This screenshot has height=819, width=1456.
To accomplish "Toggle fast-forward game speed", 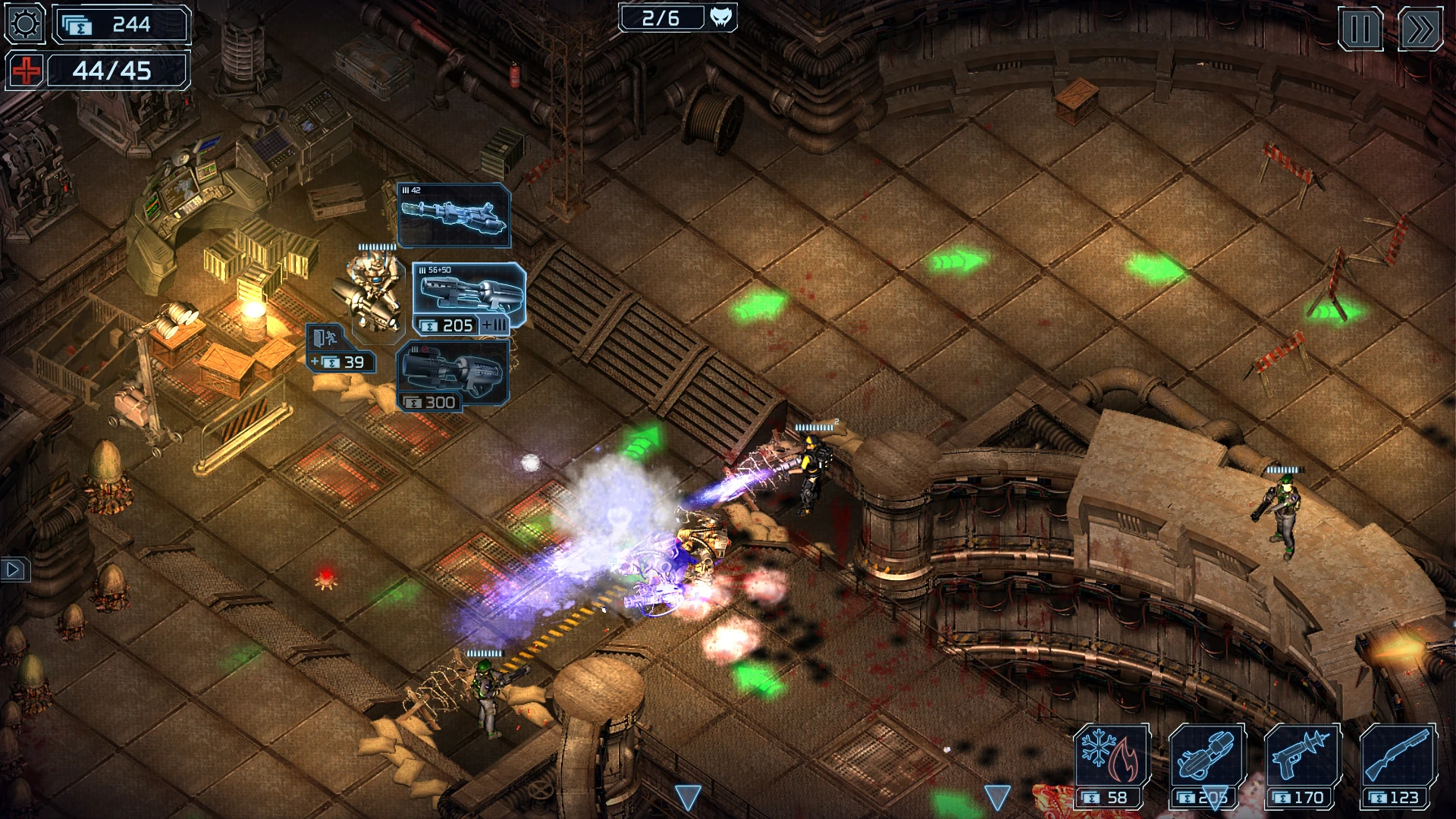I will (x=1422, y=28).
